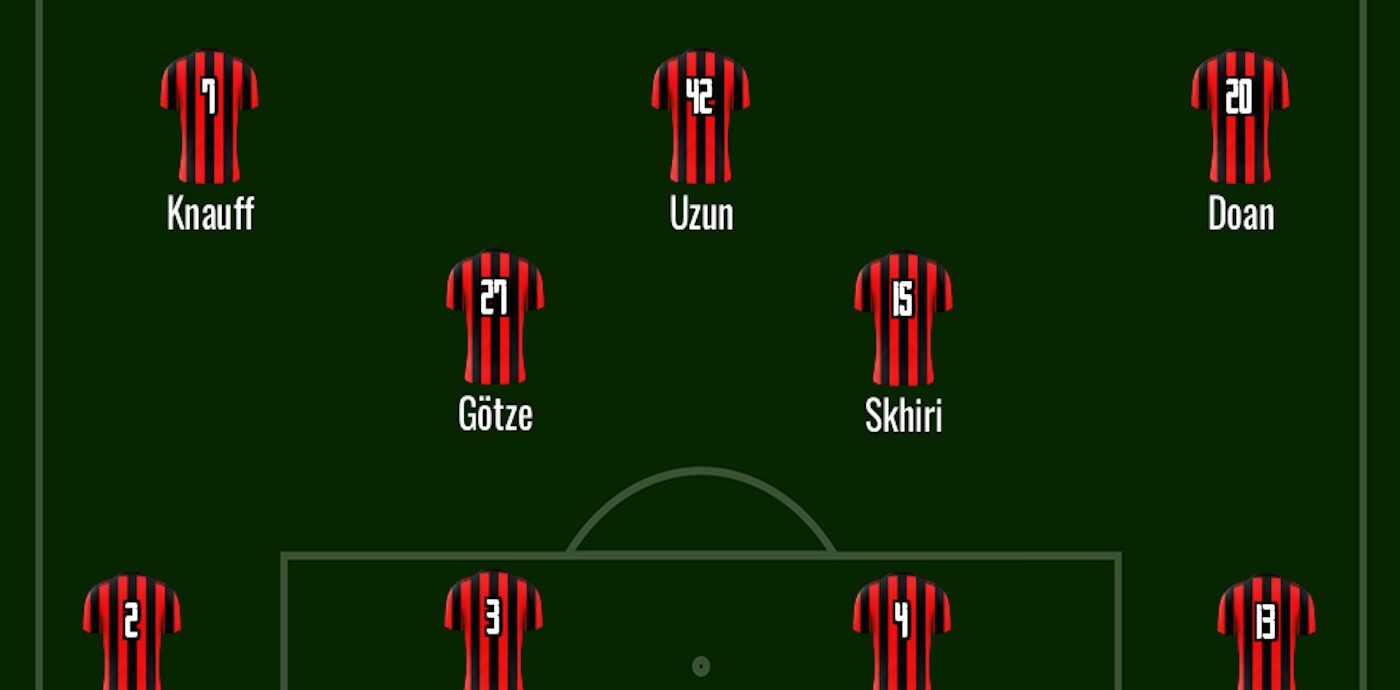Screen dimensions: 1400x690
Task: Choose the number 3 defender shirt
Action: (x=493, y=630)
